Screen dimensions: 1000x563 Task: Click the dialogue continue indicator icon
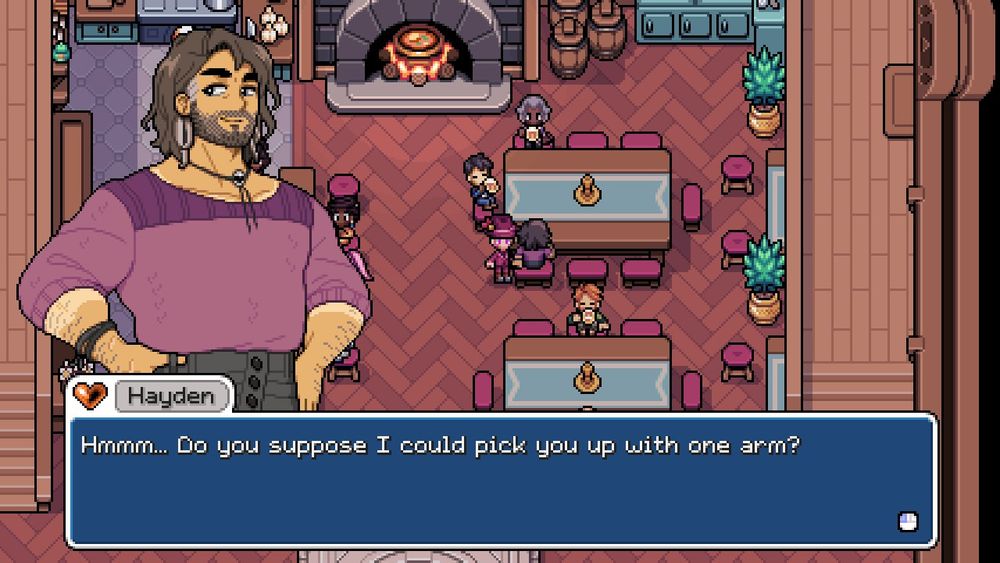907,521
